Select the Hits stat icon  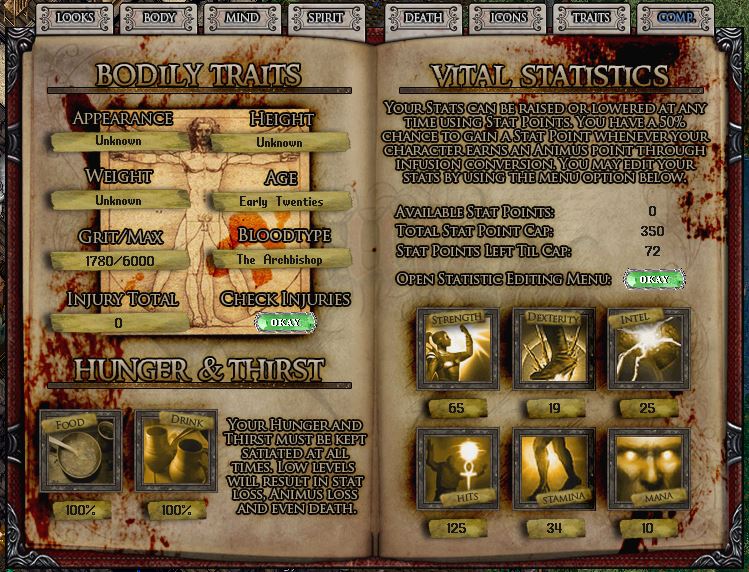(457, 469)
